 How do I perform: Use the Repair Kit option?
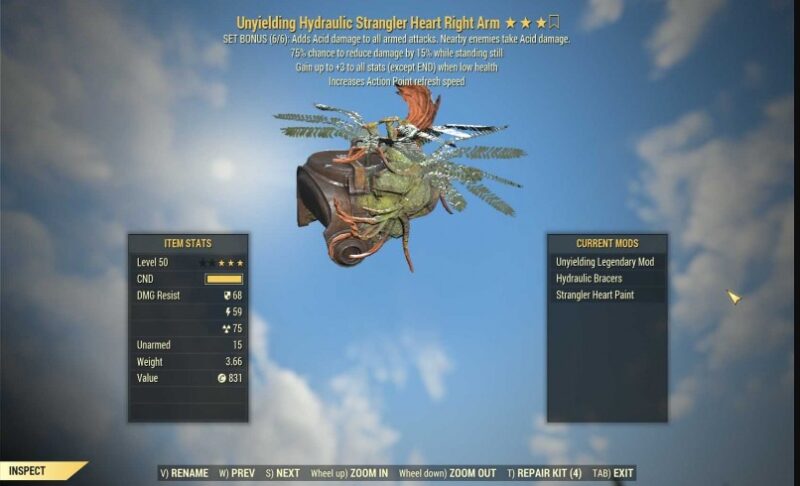545,474
